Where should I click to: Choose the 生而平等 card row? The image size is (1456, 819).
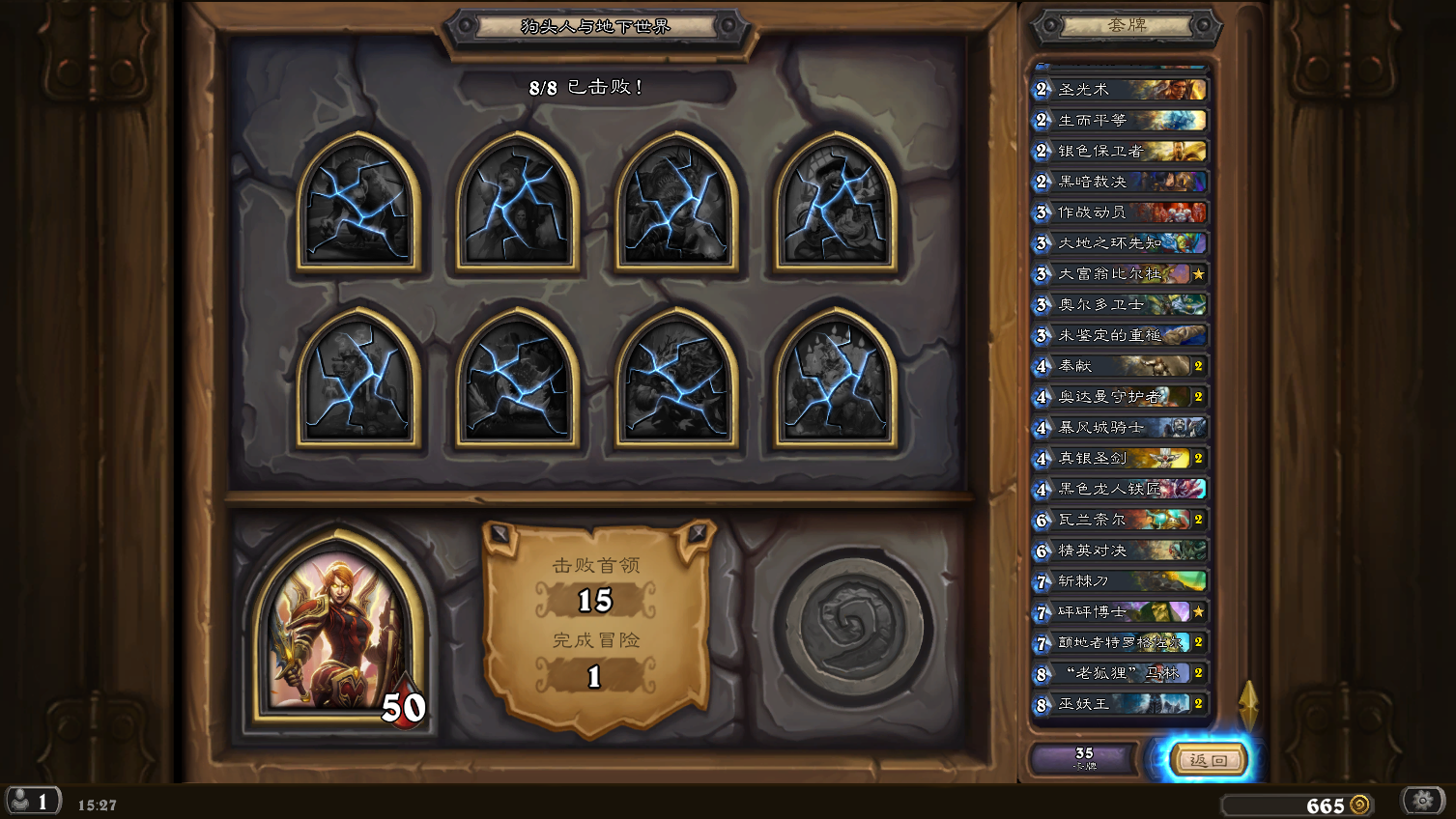(x=1121, y=121)
